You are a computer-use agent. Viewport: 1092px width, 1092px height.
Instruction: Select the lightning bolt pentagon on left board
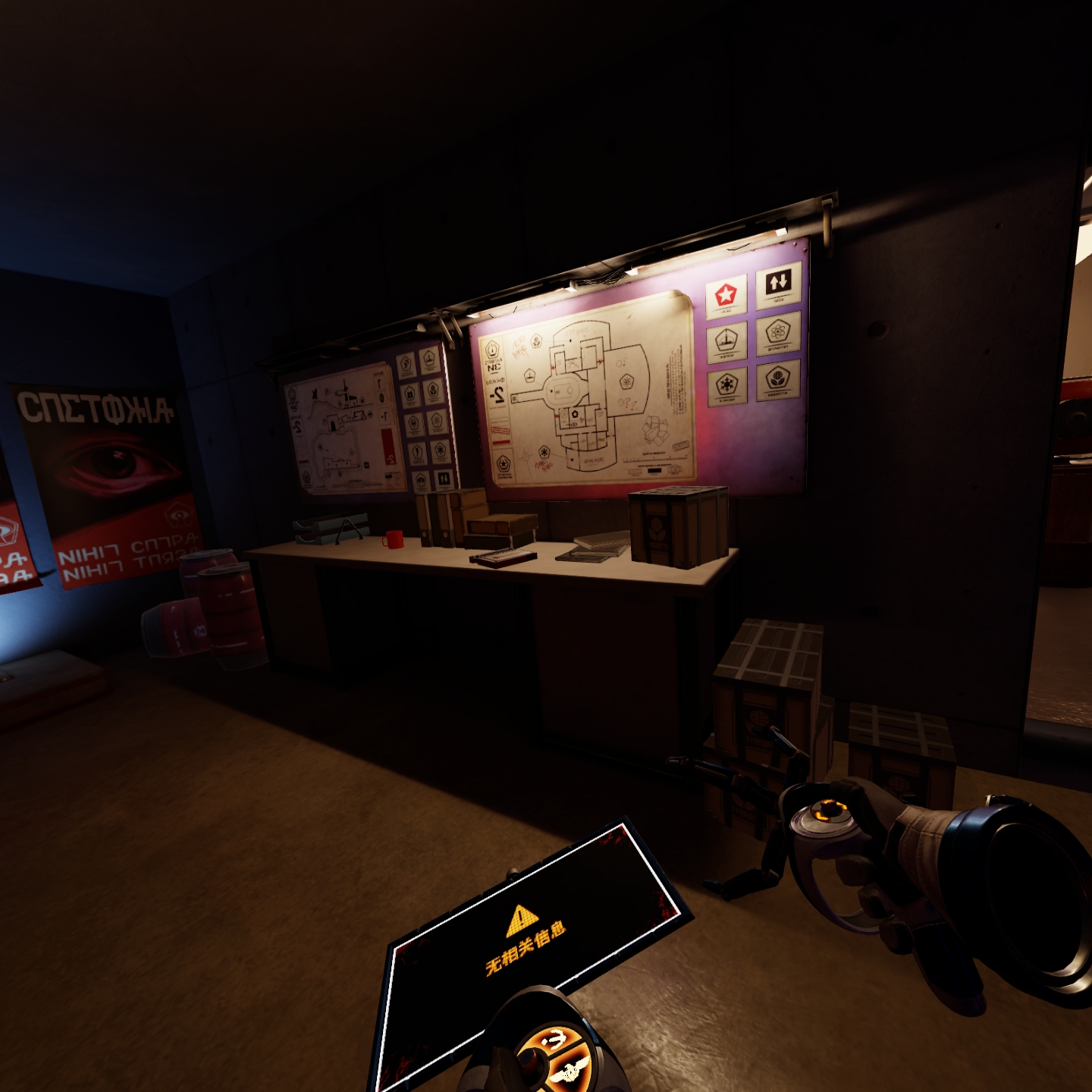pos(417,452)
